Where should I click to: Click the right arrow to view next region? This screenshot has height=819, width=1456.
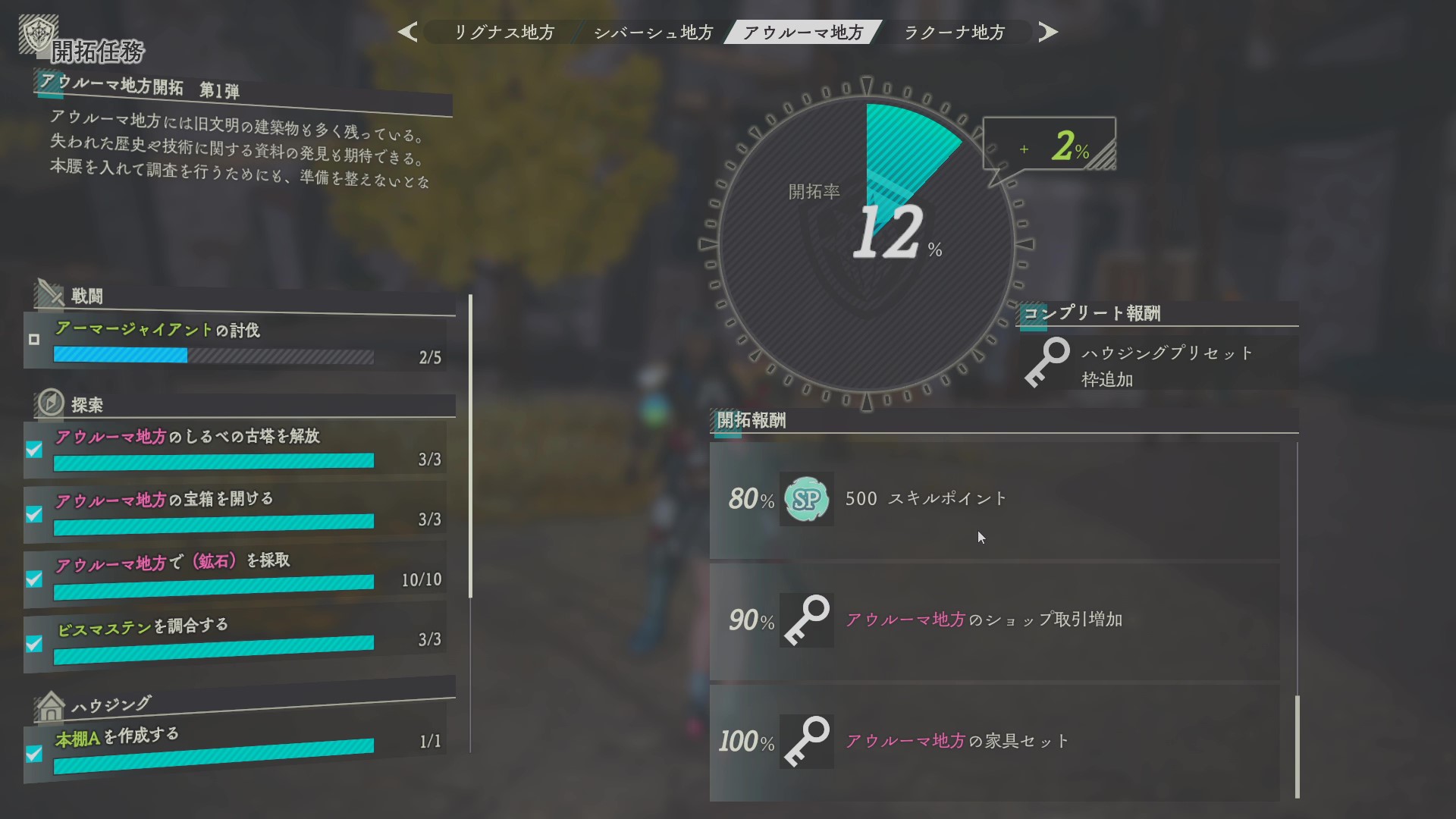(1049, 32)
